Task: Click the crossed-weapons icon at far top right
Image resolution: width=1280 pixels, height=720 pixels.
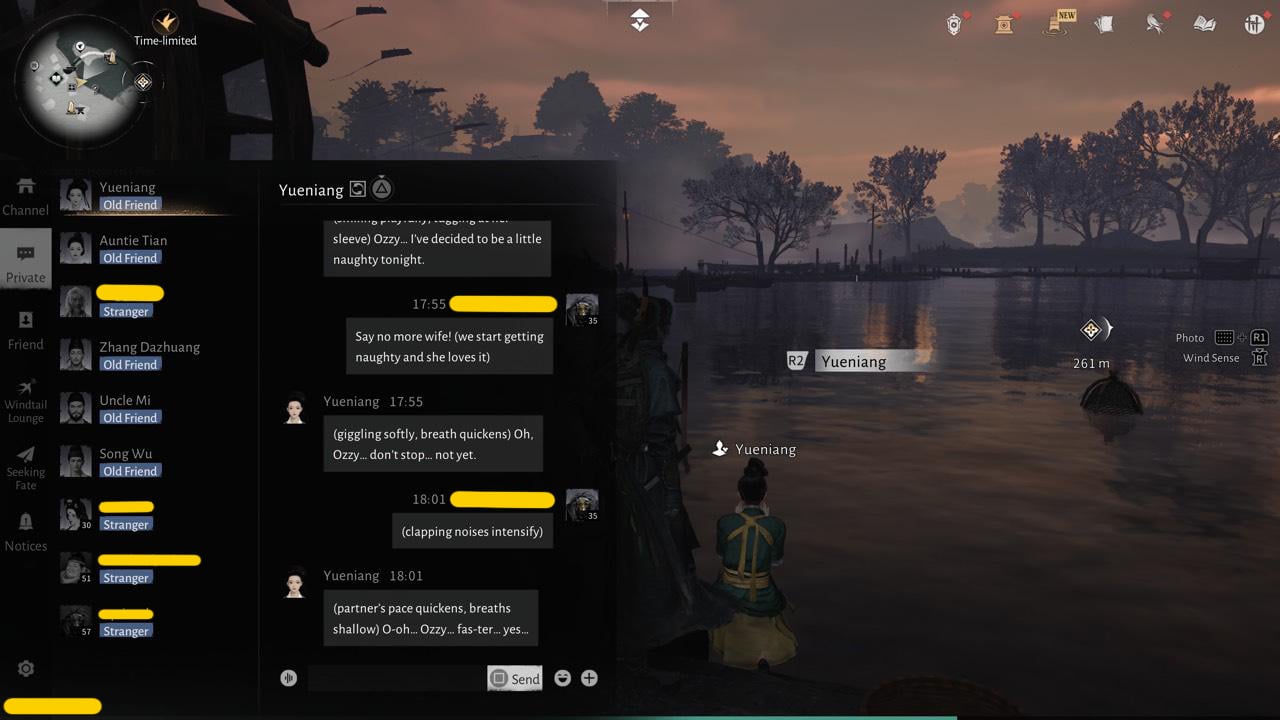Action: tap(1255, 23)
